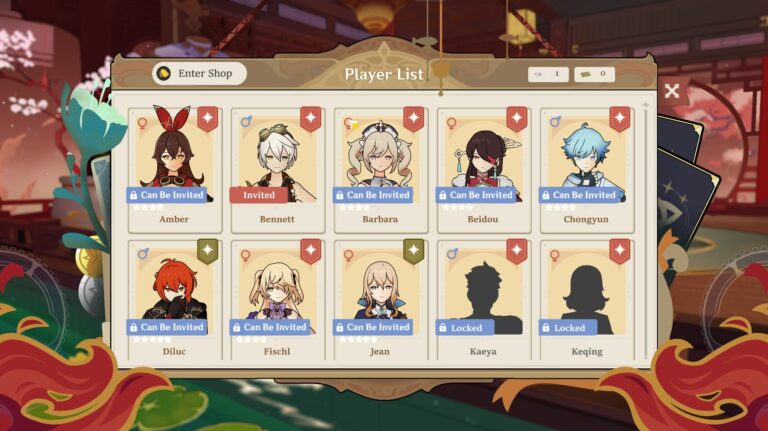Open the shop with Enter Shop

(x=199, y=73)
